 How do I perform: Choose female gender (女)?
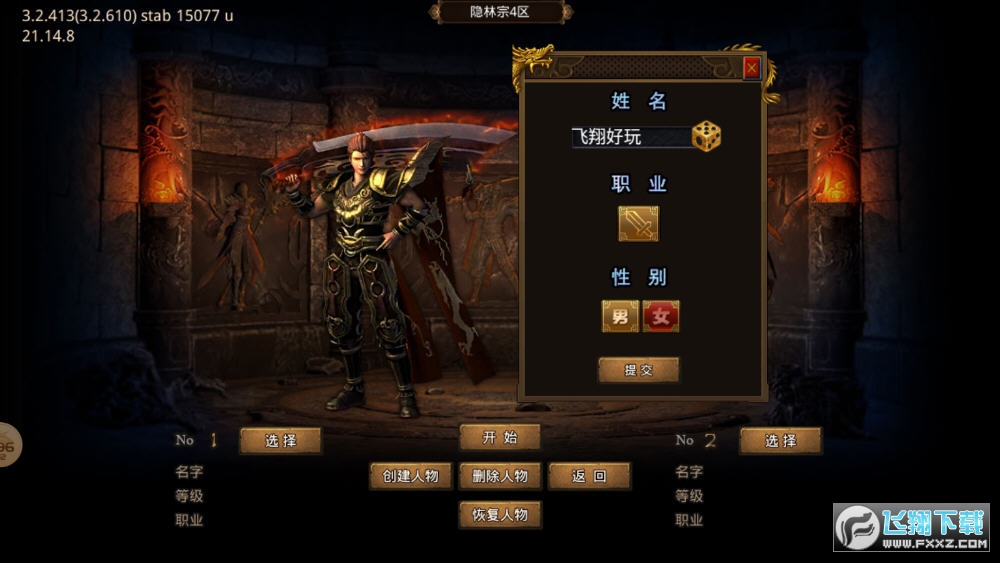pyautogui.click(x=661, y=316)
